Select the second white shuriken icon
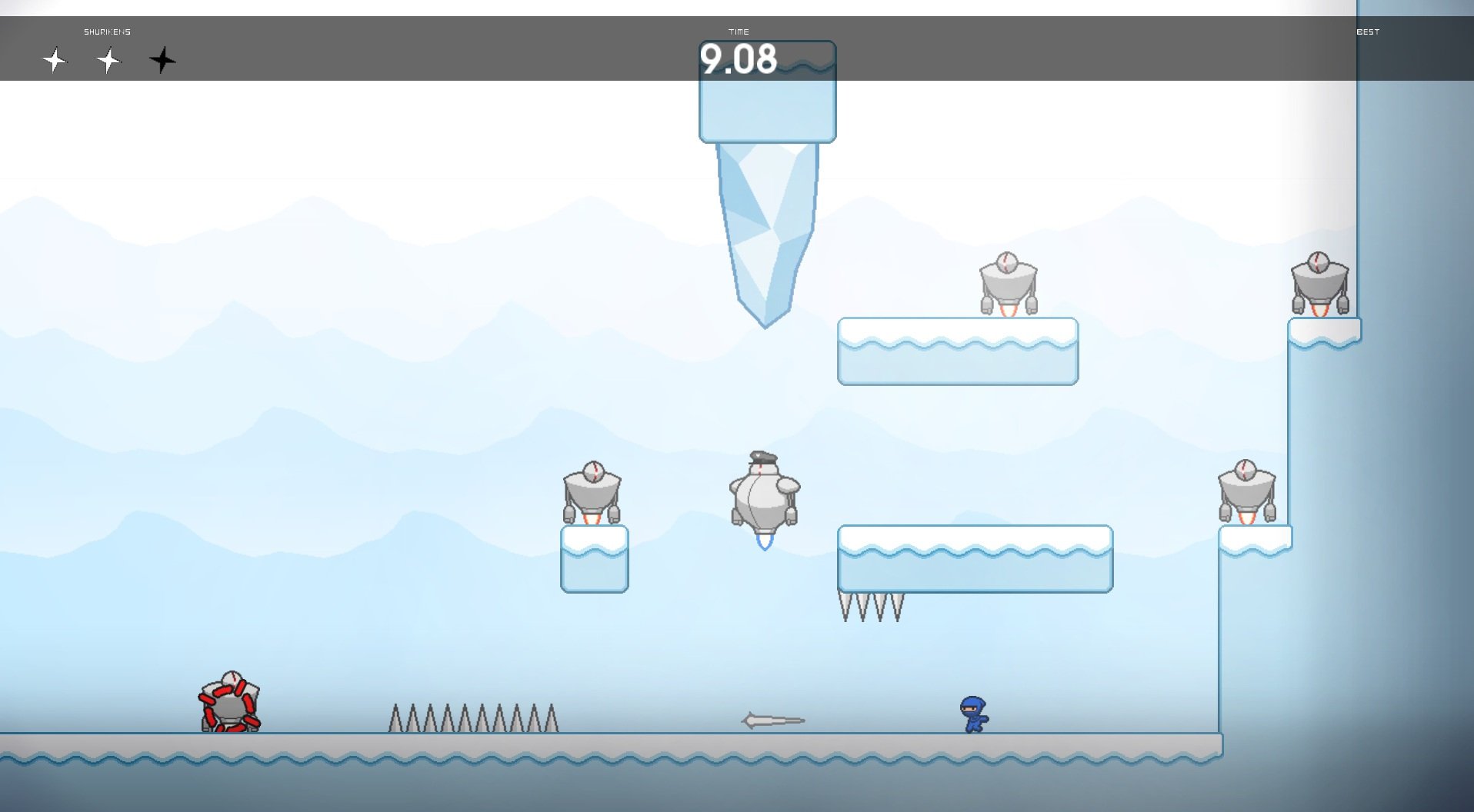This screenshot has height=812, width=1474. 108,61
